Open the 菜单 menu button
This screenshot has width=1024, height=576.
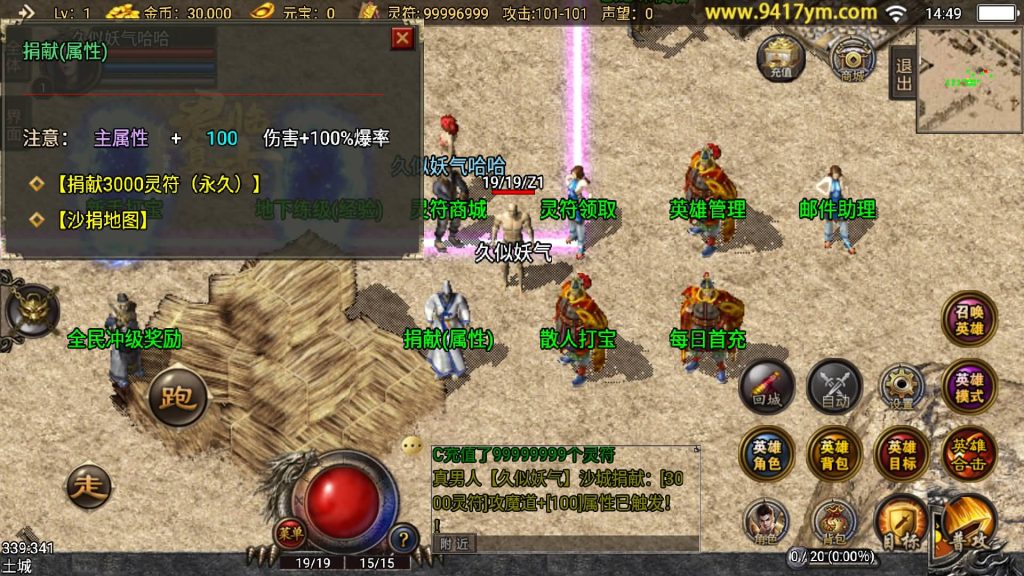point(290,532)
